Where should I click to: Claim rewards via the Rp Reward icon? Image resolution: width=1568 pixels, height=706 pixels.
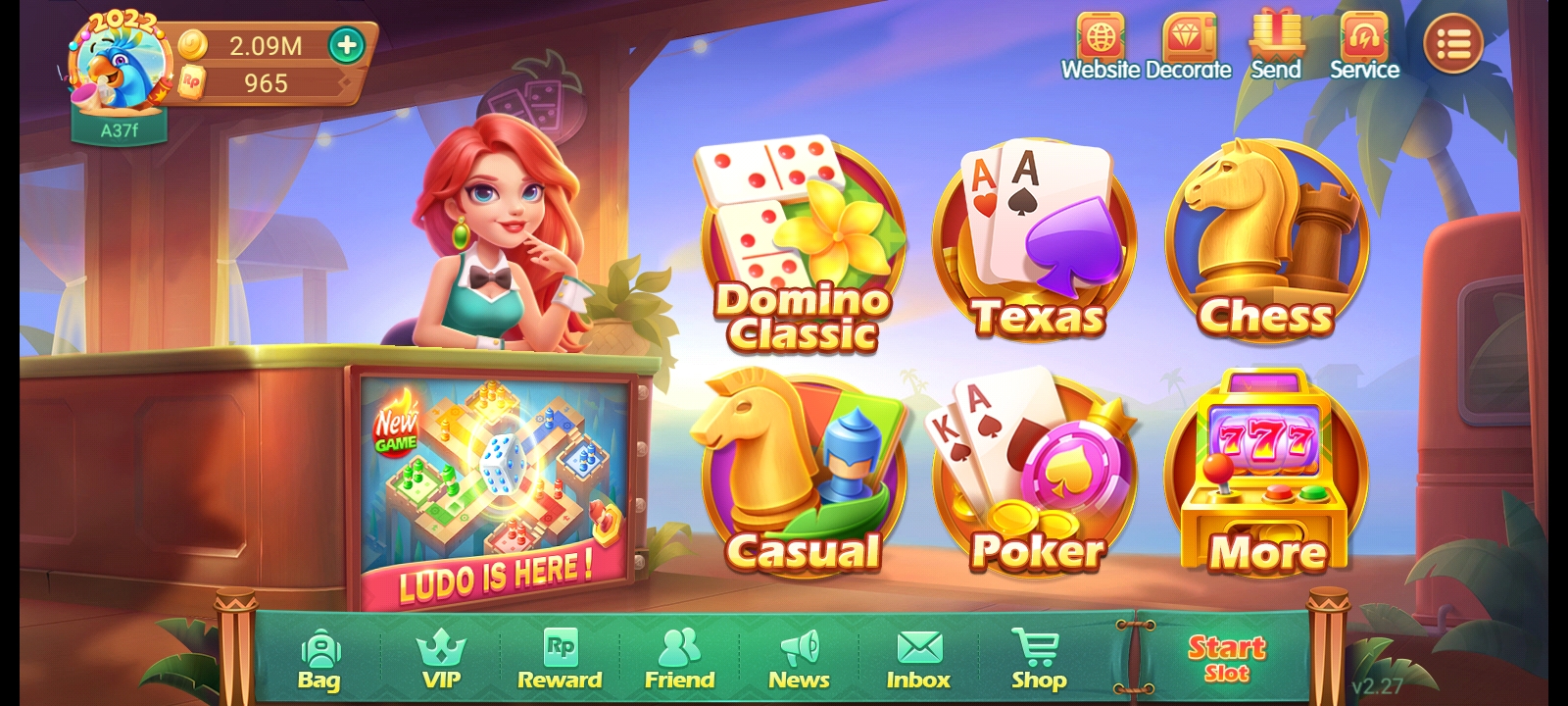point(561,652)
